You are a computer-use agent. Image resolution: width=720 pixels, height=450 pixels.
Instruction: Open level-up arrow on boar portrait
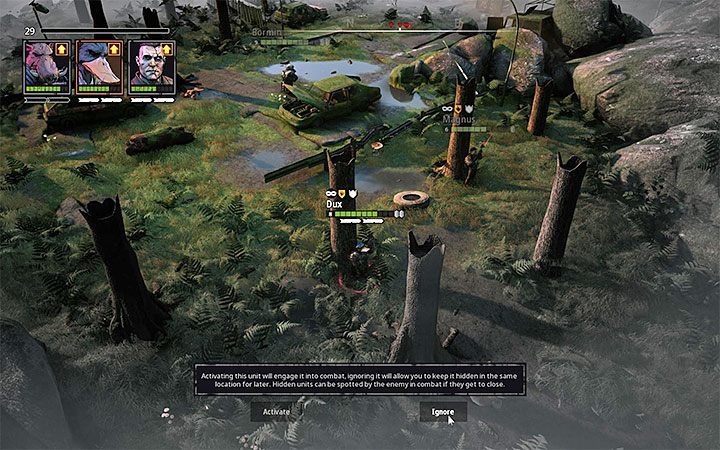click(x=61, y=48)
